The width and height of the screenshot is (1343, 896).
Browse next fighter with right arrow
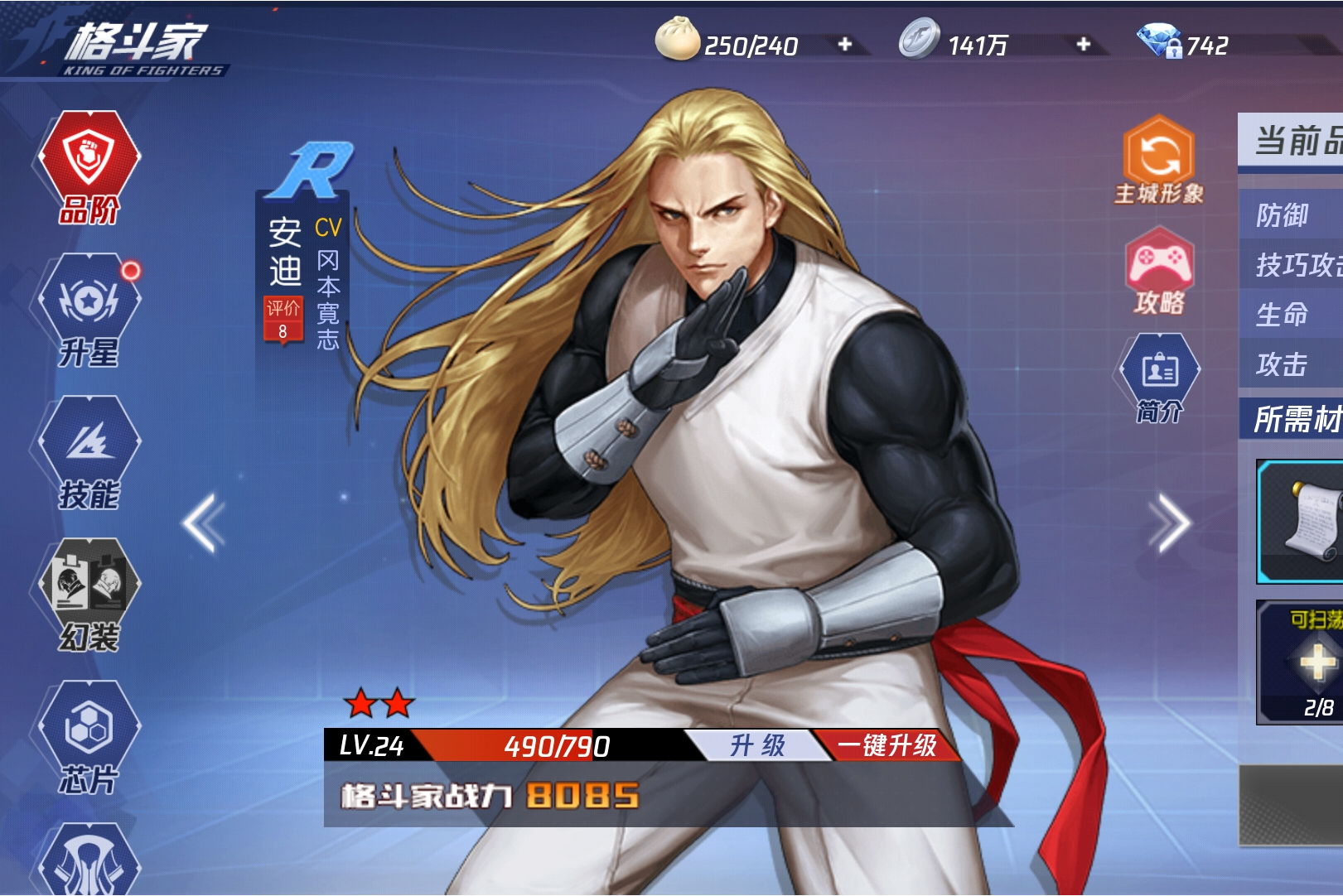pos(1168,522)
